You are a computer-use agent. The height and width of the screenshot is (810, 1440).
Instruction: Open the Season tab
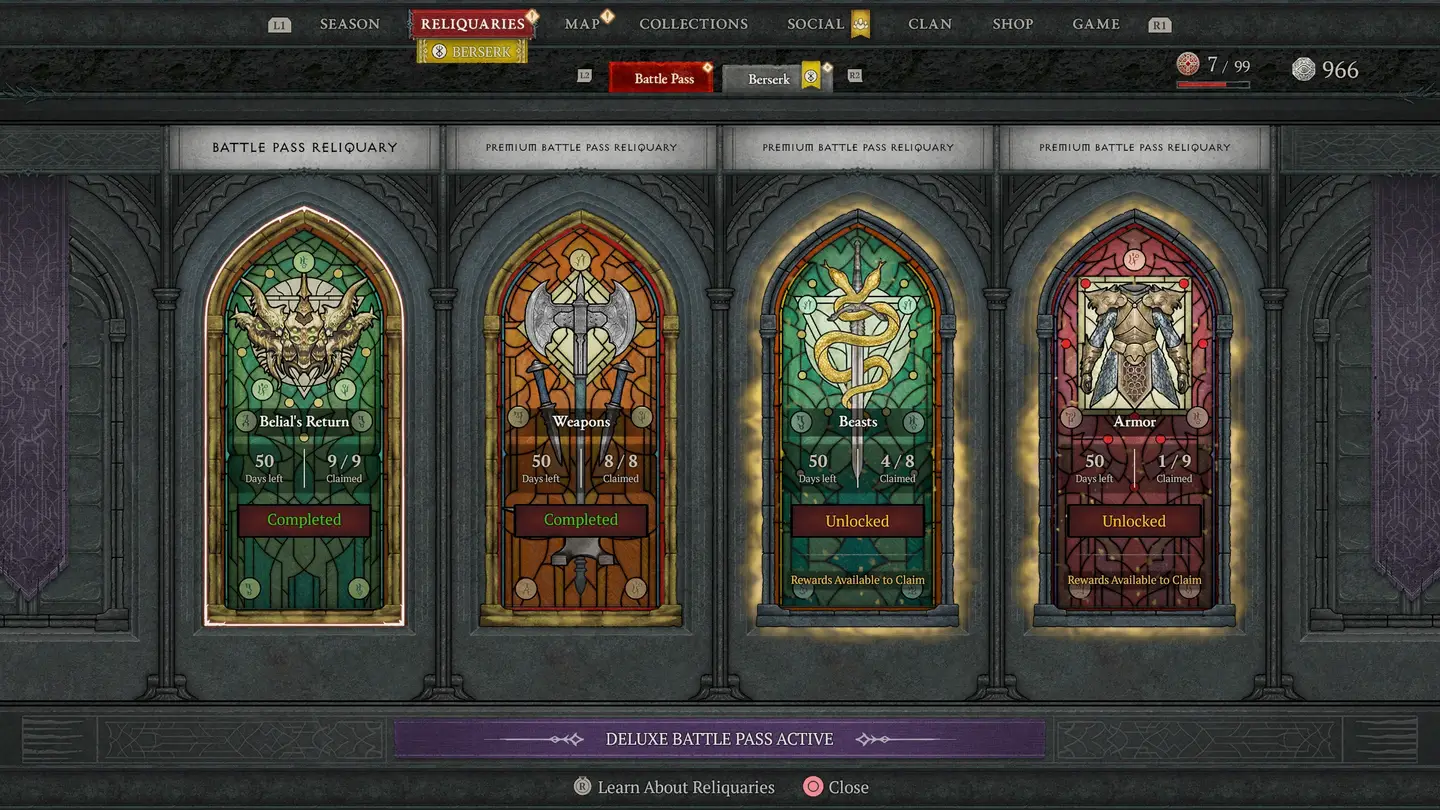coord(349,24)
